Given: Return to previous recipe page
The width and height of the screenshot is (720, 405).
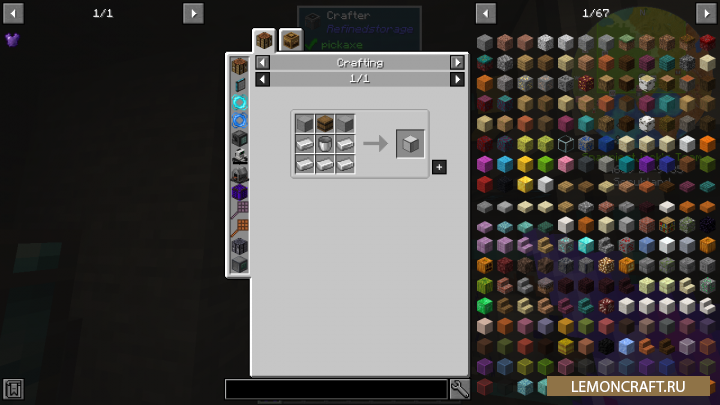Looking at the screenshot, I should (263, 78).
